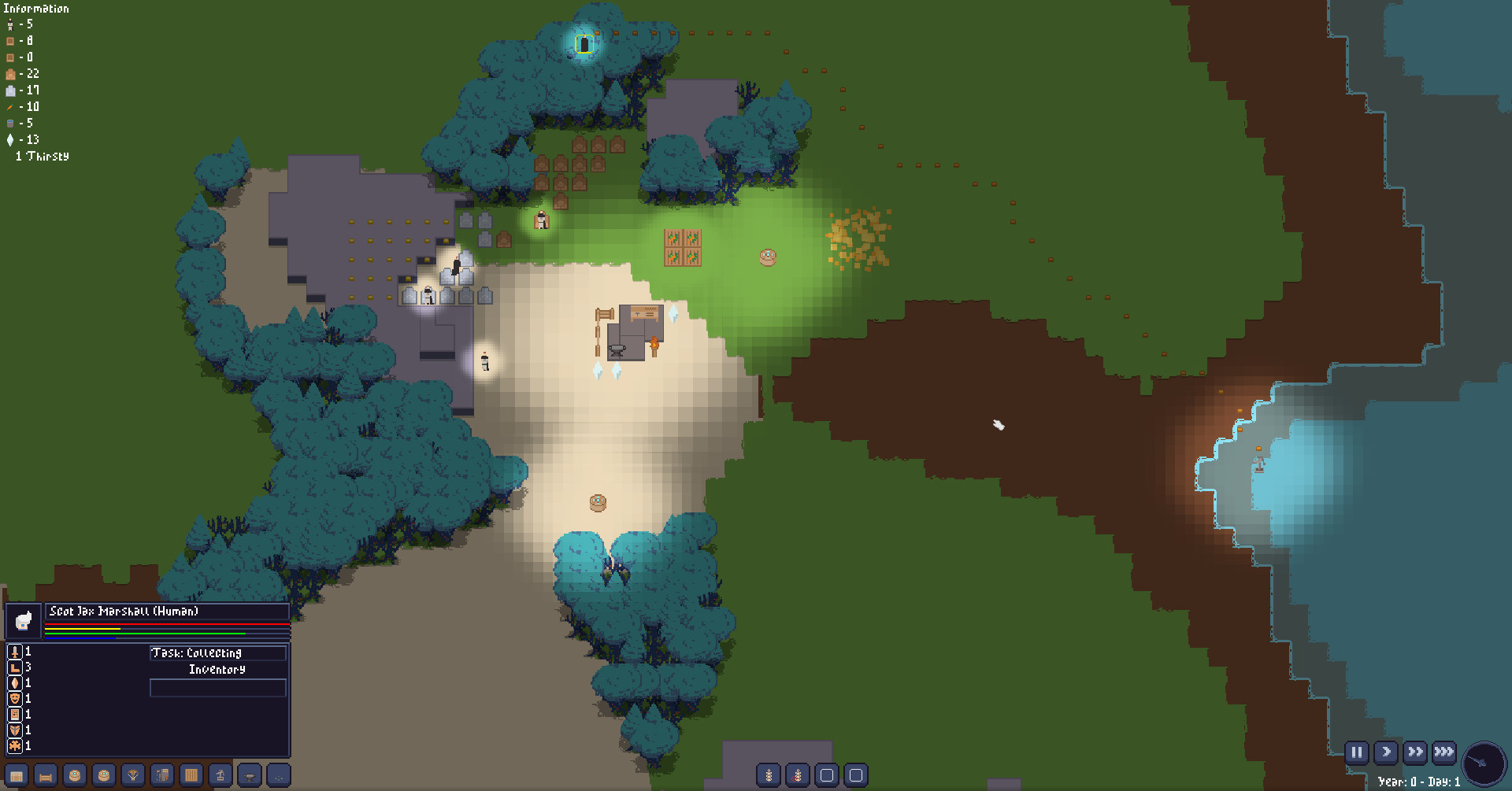This screenshot has width=1512, height=791.
Task: Click the clothing and equipment toolbar icon
Action: point(161,774)
